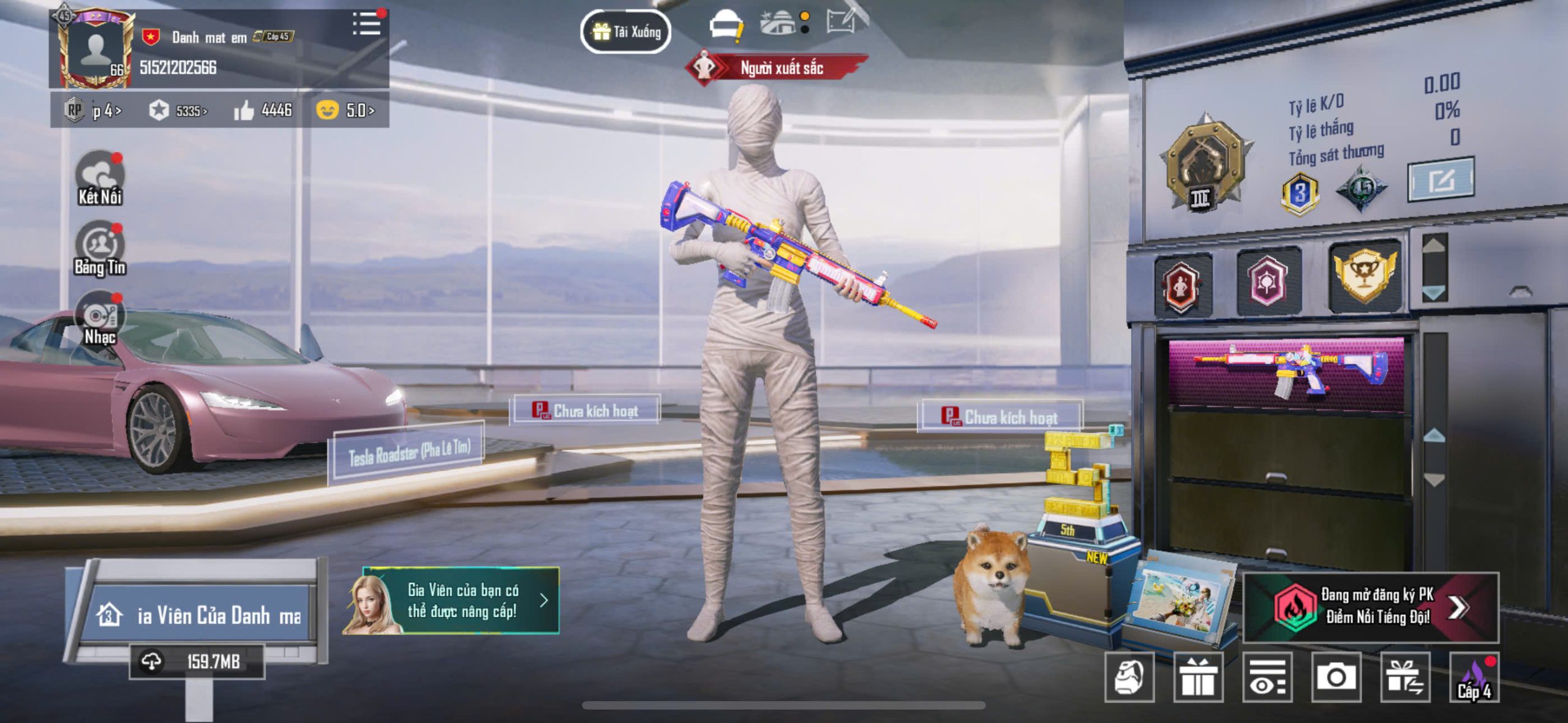Open the Cấp 4 flame level icon
This screenshot has width=1568, height=723.
1474,678
